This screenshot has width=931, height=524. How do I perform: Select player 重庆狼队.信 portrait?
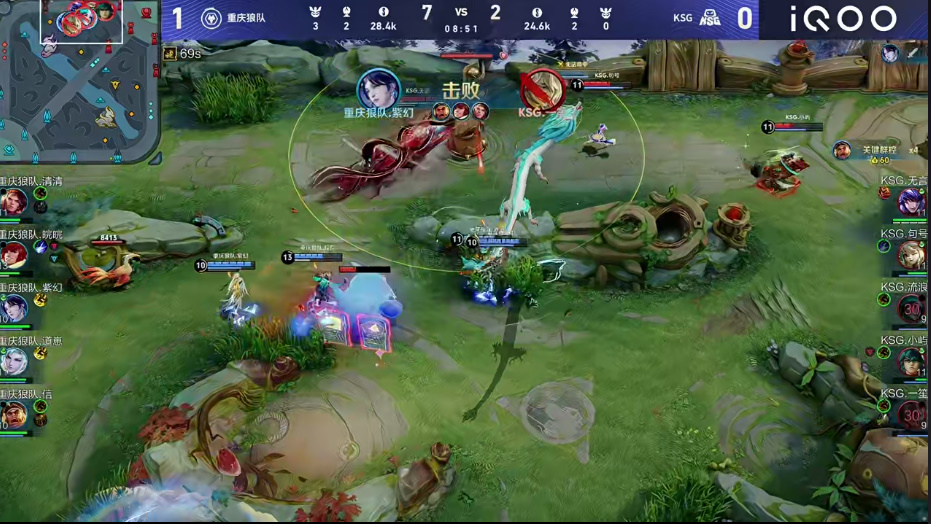pyautogui.click(x=13, y=414)
